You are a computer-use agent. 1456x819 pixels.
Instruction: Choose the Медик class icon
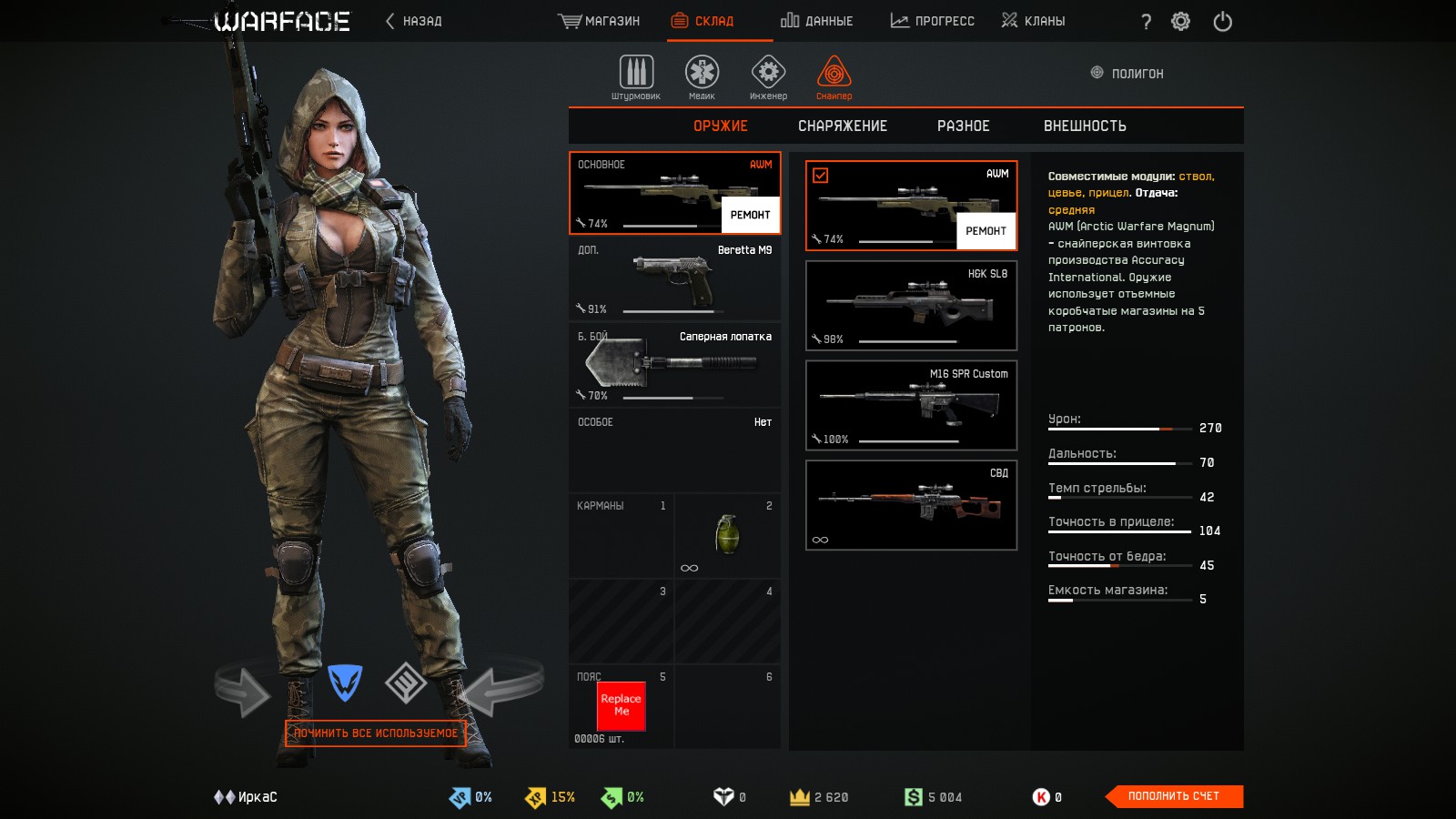(x=702, y=73)
